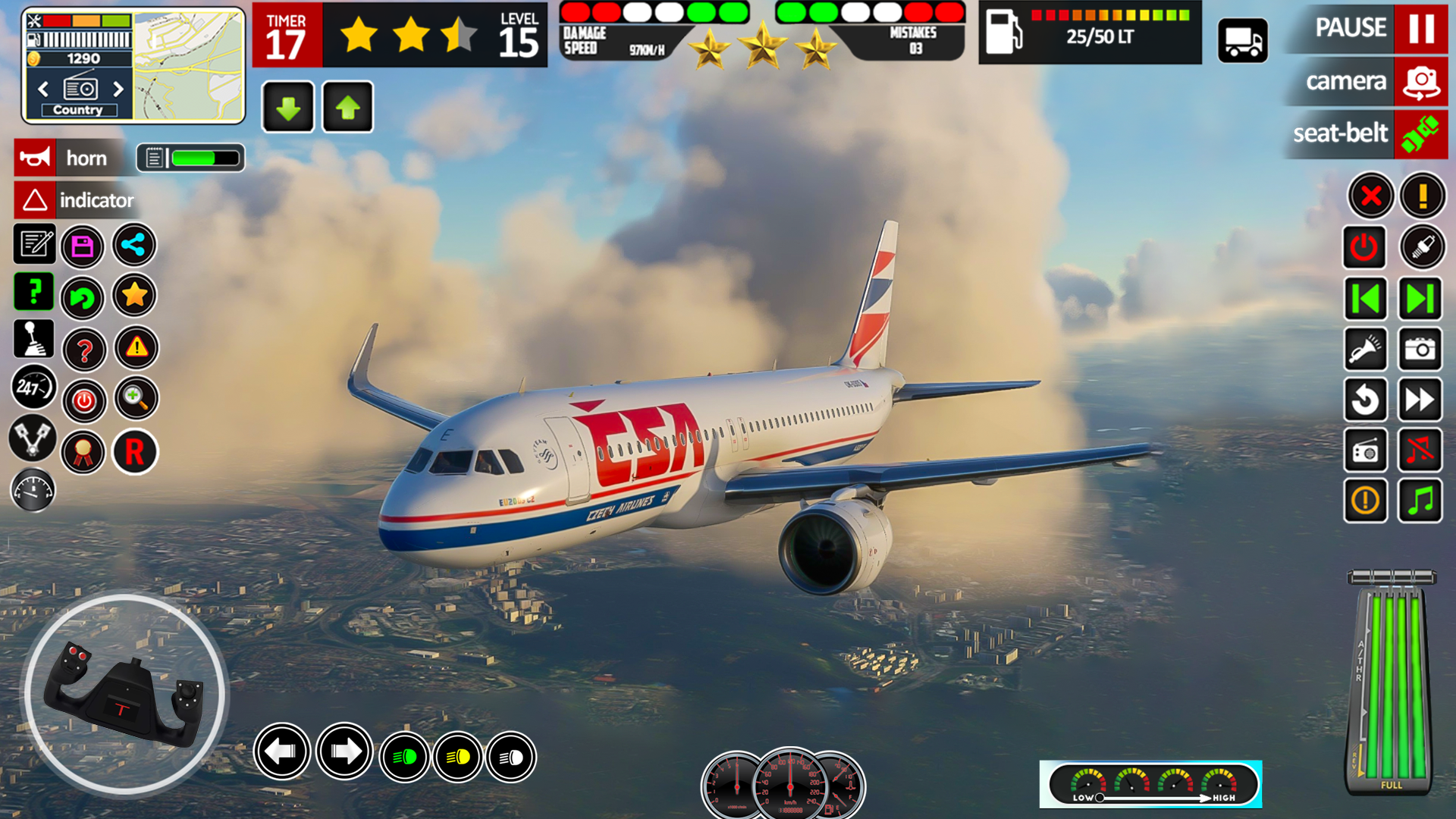Screen dimensions: 1456x819
Task: Steer right with the right arrow button
Action: 345,752
